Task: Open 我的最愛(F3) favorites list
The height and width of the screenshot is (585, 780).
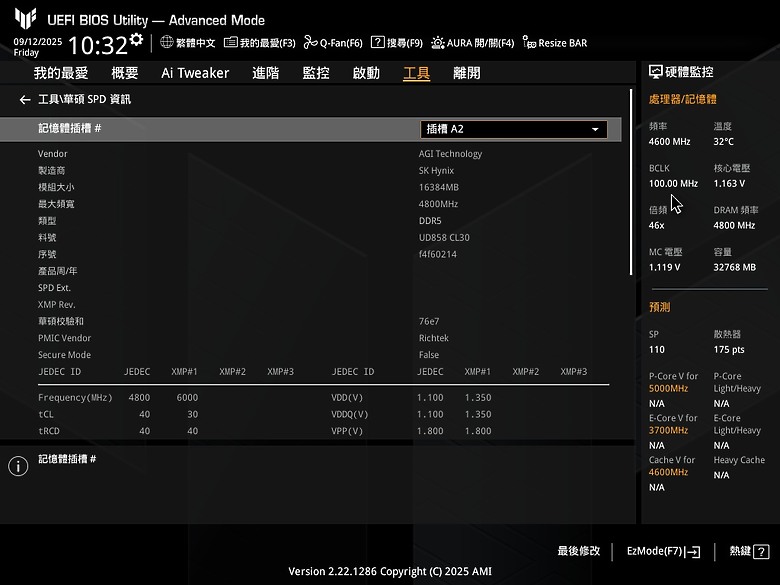Action: [x=260, y=43]
